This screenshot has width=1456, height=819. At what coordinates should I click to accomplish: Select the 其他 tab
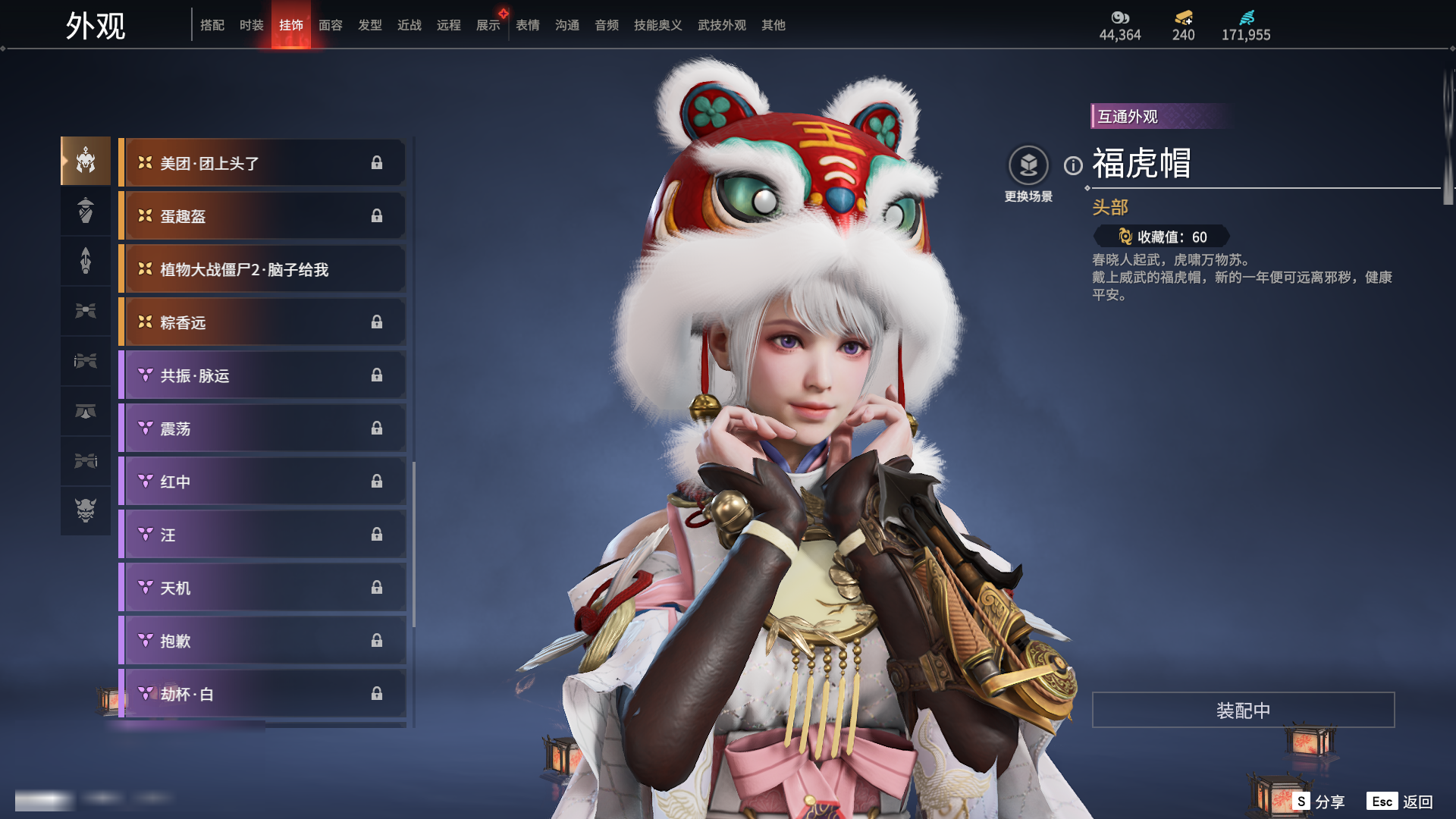tap(773, 25)
